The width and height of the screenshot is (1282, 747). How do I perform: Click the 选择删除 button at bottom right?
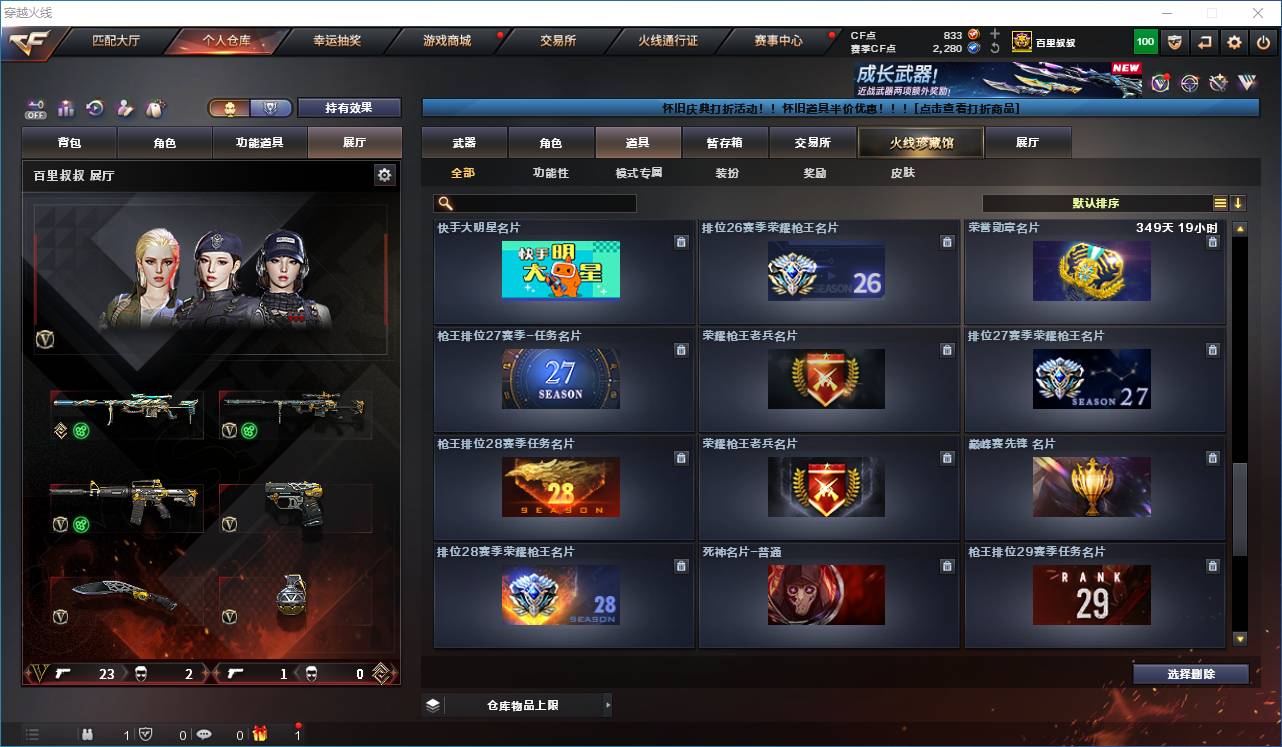[1190, 673]
